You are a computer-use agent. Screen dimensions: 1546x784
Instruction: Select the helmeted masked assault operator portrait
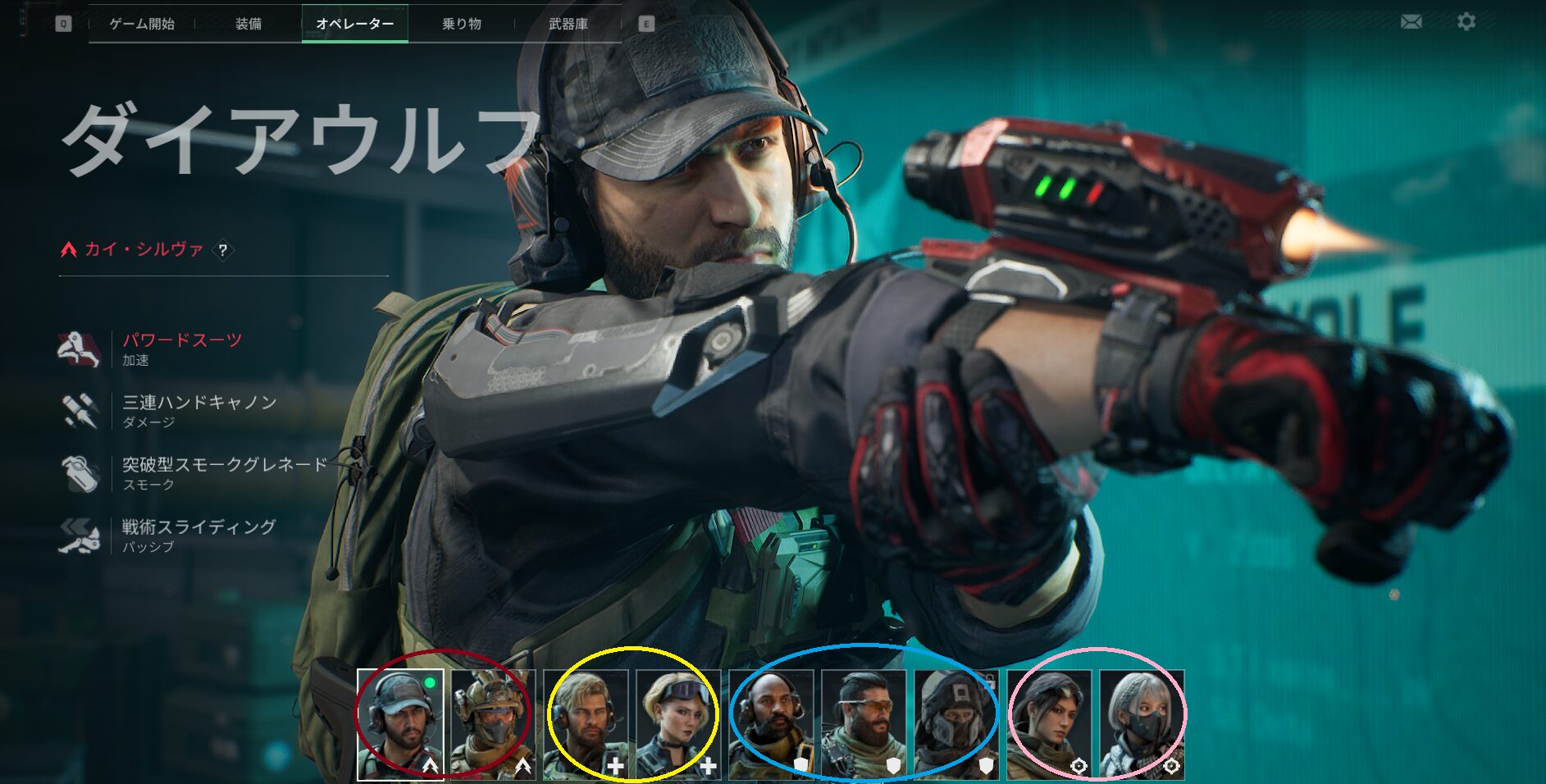pyautogui.click(x=494, y=724)
